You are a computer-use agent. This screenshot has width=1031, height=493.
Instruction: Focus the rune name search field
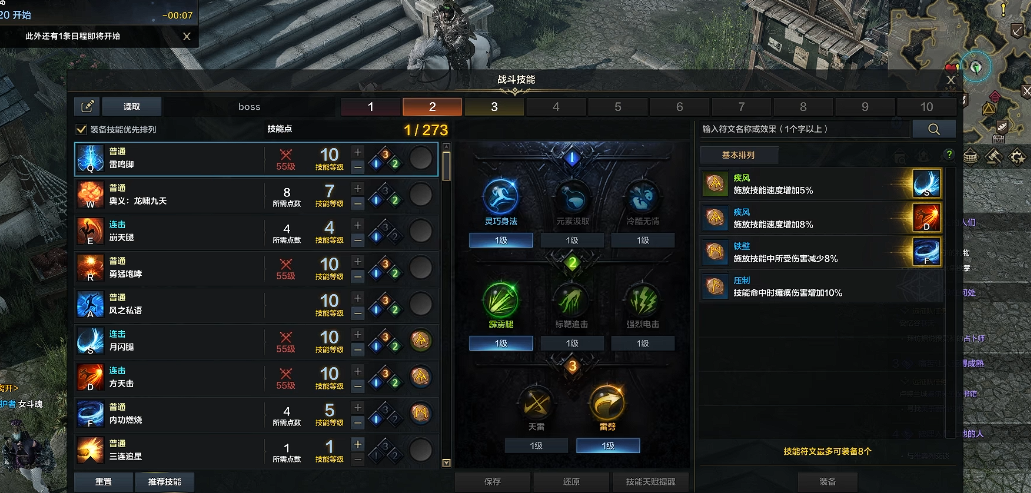804,129
